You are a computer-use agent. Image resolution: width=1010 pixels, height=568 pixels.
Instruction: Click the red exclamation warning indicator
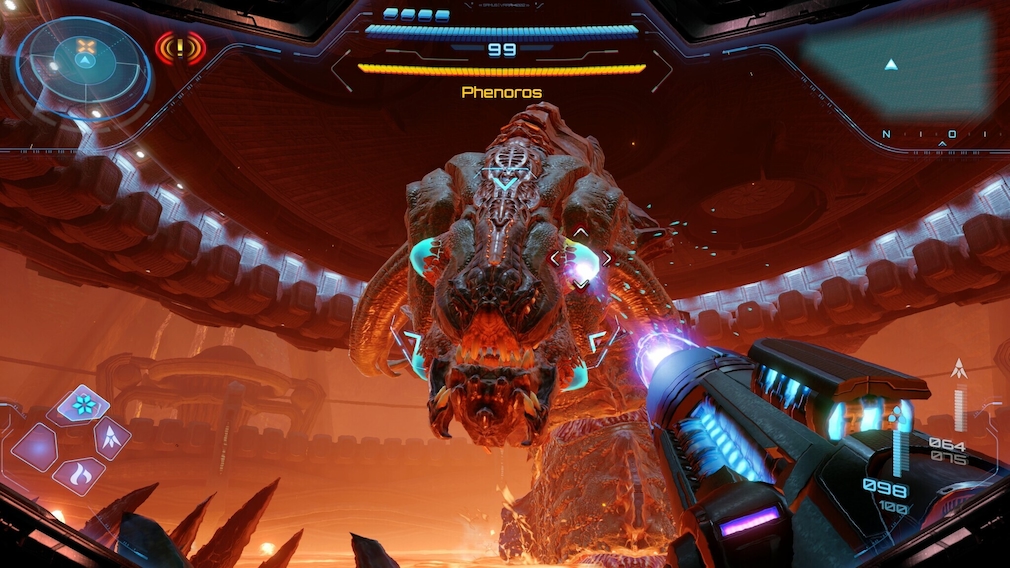(x=180, y=47)
